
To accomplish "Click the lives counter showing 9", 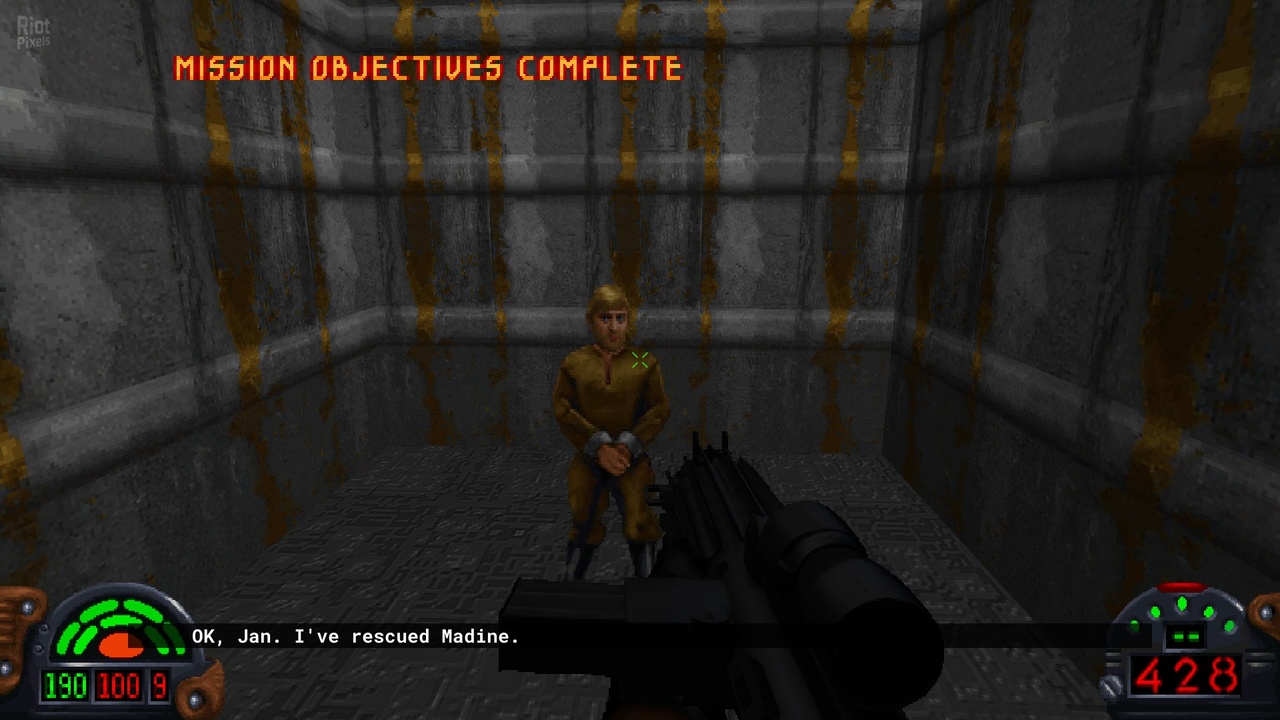I will click(159, 687).
